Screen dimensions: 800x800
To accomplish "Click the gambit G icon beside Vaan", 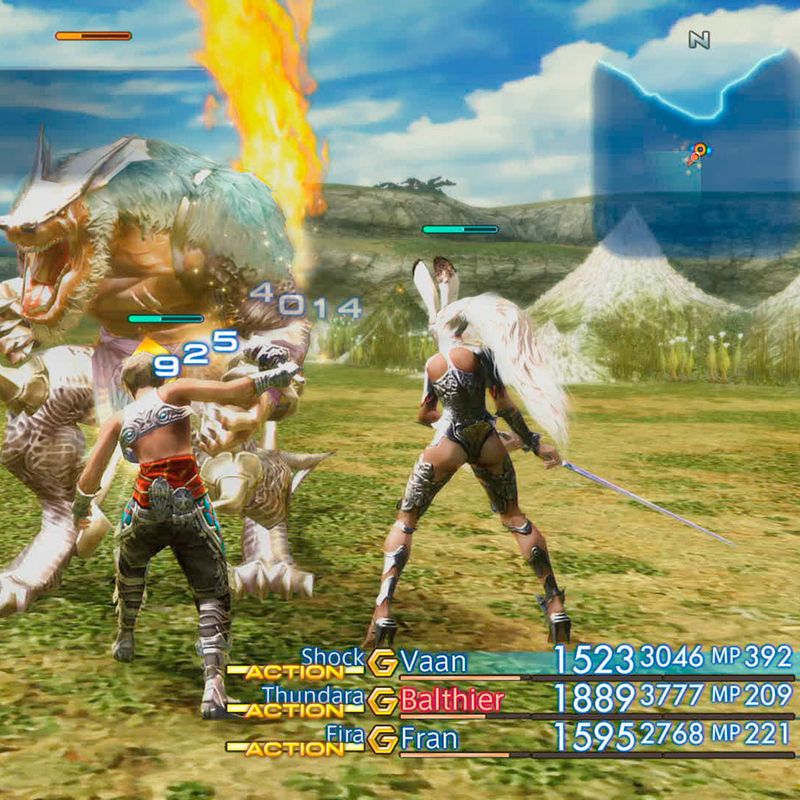I will click(382, 661).
